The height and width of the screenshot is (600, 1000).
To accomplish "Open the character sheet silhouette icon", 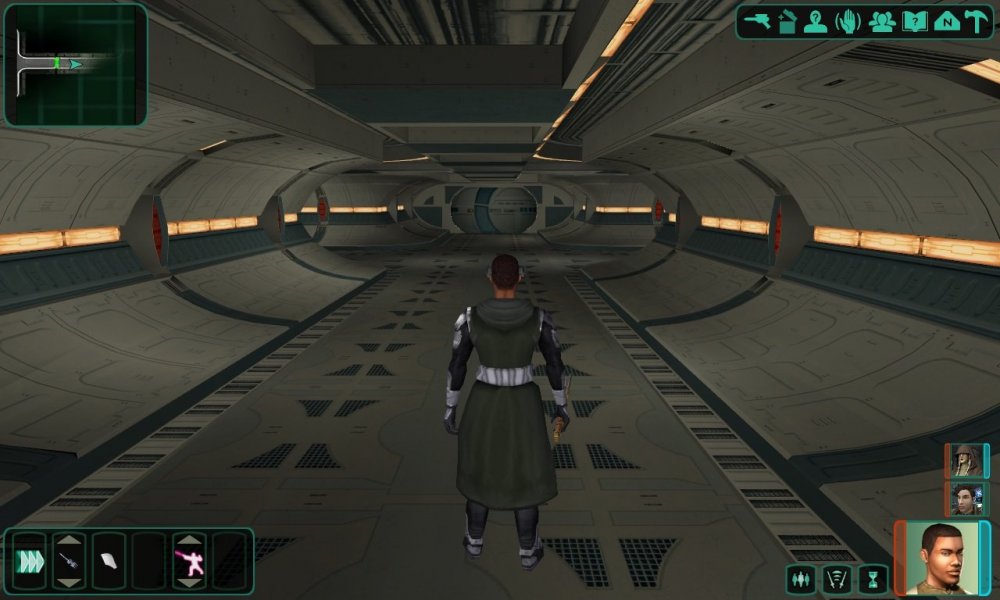I will pos(816,22).
